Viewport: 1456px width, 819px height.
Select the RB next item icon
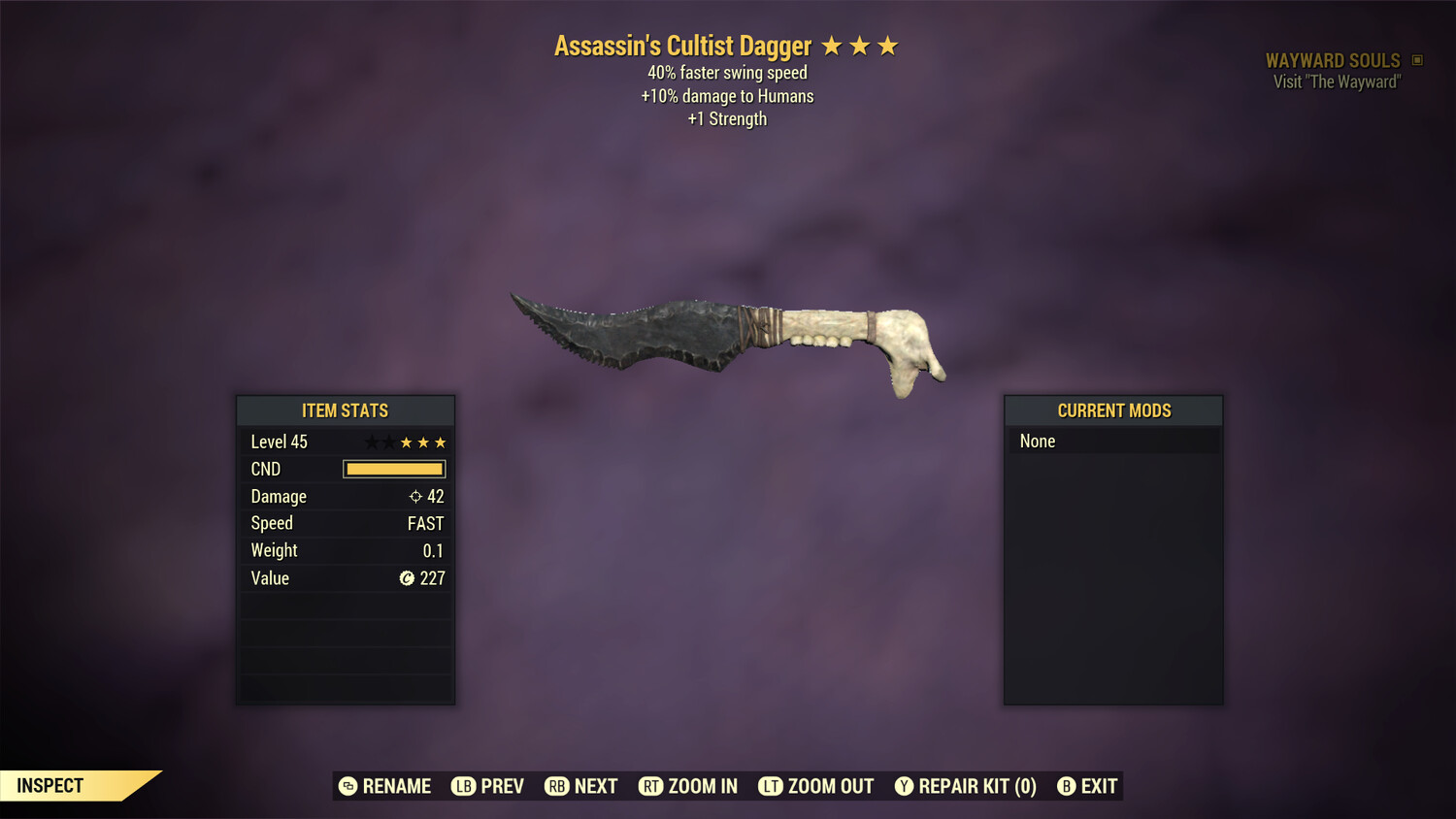coord(557,786)
